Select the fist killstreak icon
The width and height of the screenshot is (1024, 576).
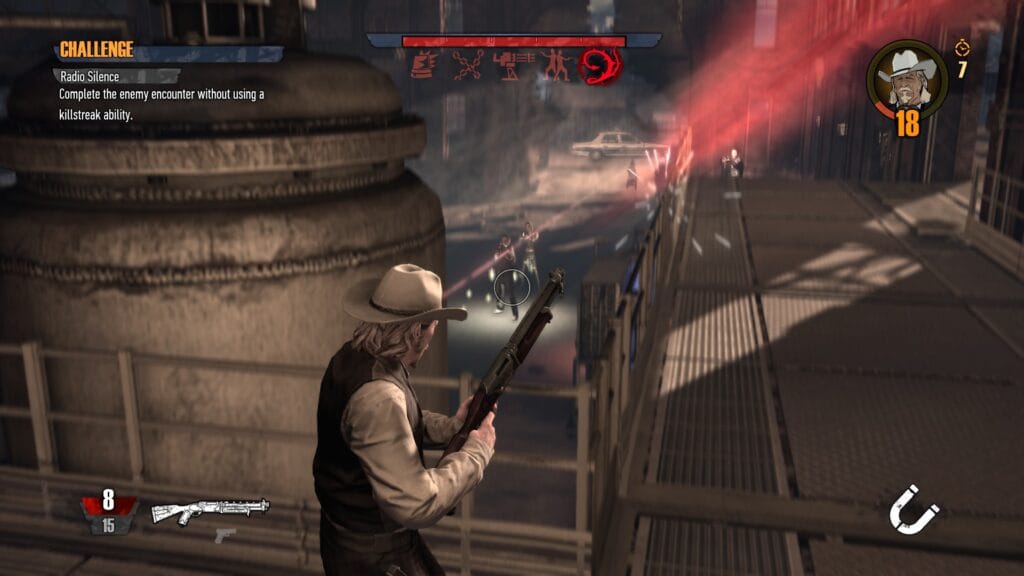tap(424, 66)
